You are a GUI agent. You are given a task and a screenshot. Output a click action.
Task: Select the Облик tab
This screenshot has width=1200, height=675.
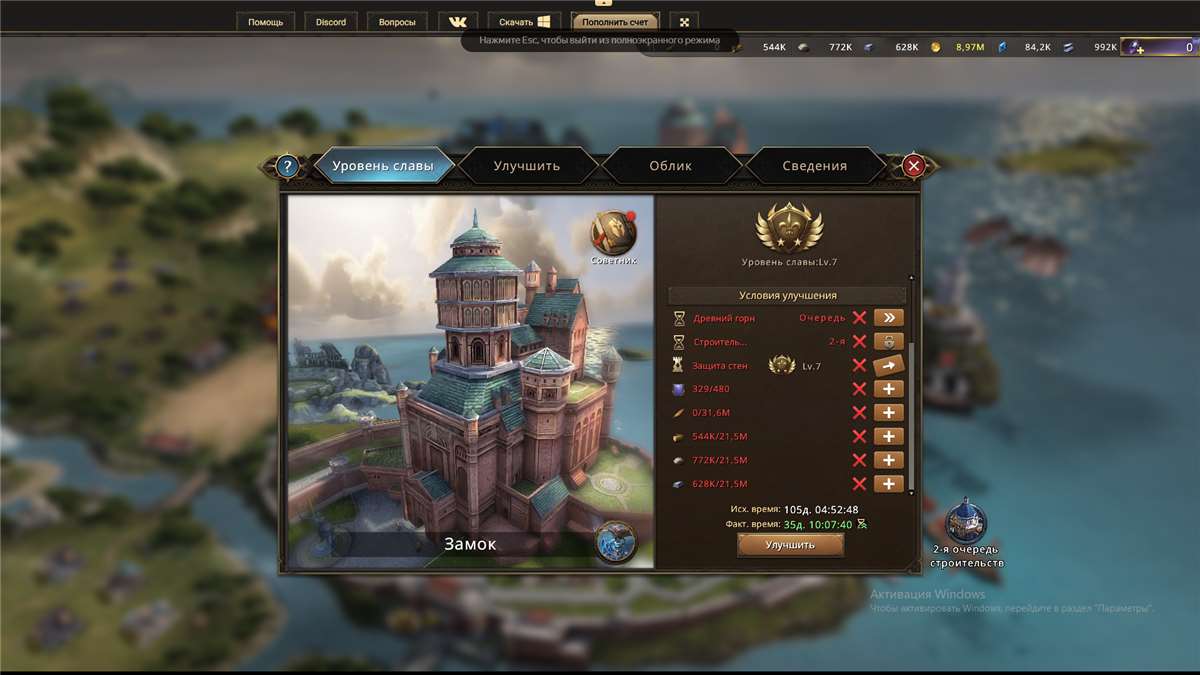pyautogui.click(x=671, y=166)
